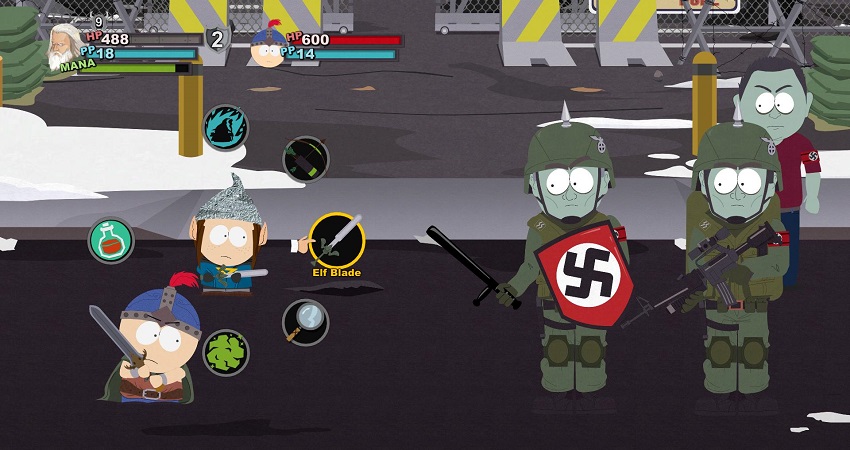This screenshot has width=850, height=450.
Task: Click the magnifying glass examine icon
Action: click(305, 321)
